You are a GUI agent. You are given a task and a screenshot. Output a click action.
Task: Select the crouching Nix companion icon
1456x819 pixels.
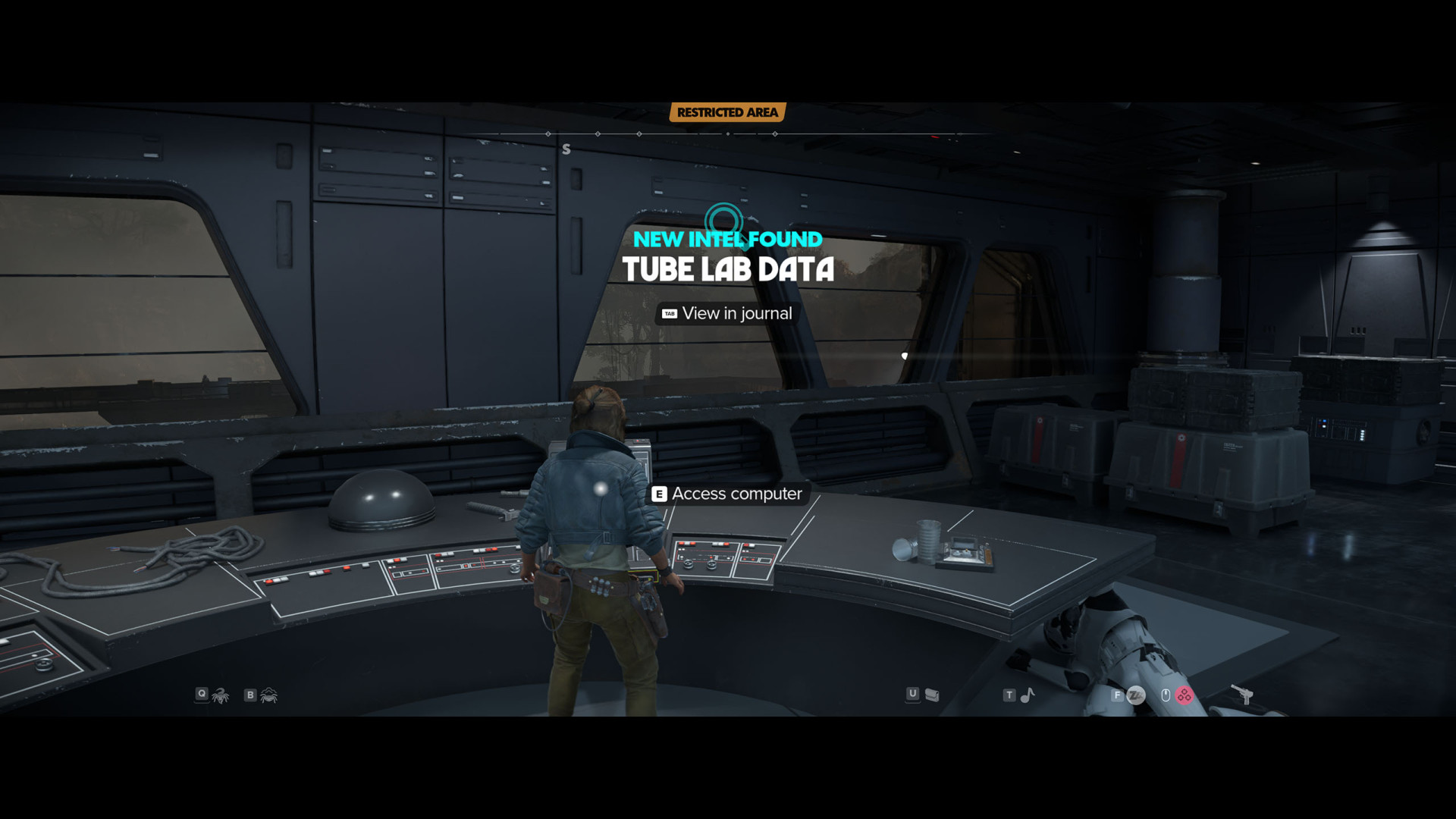[x=269, y=695]
